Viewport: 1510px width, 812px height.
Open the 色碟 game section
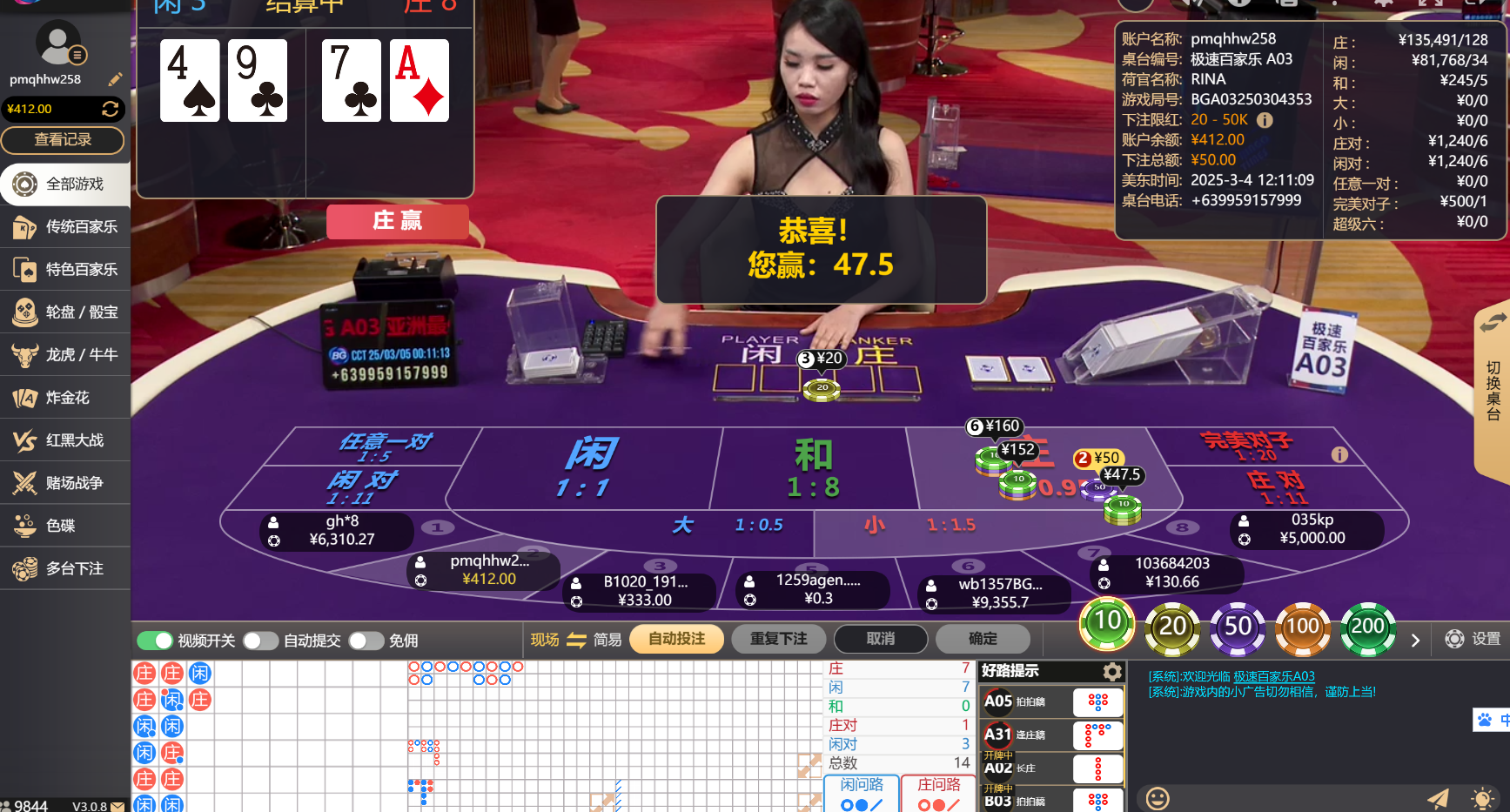click(x=65, y=526)
